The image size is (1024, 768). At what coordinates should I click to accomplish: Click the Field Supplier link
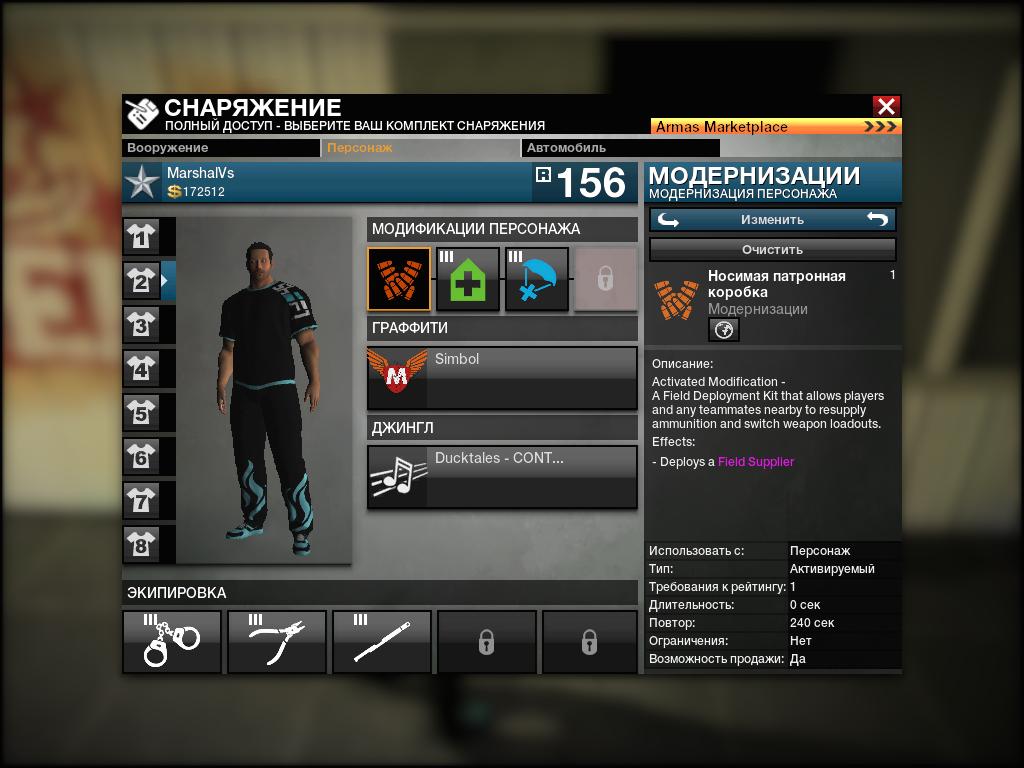[756, 462]
